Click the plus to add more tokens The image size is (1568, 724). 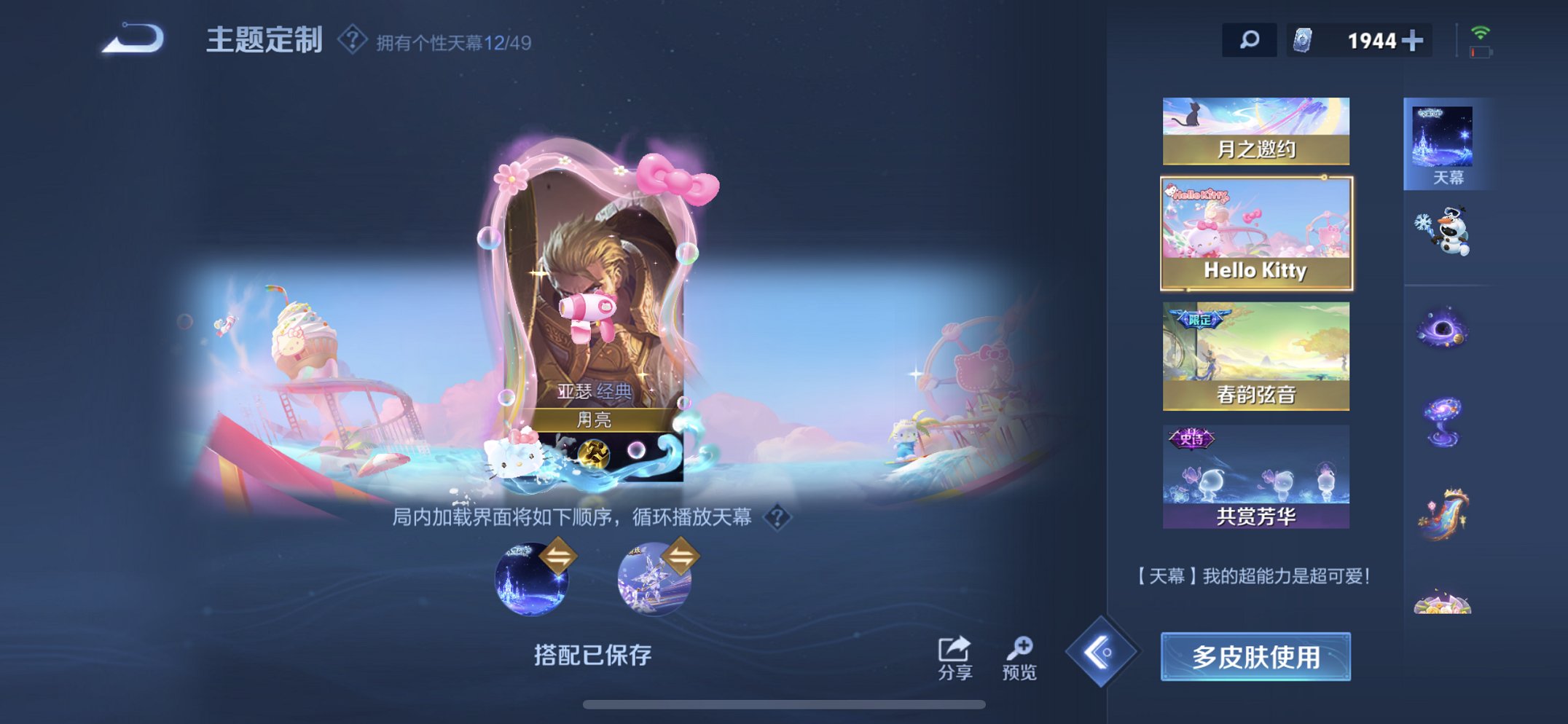pyautogui.click(x=1414, y=40)
